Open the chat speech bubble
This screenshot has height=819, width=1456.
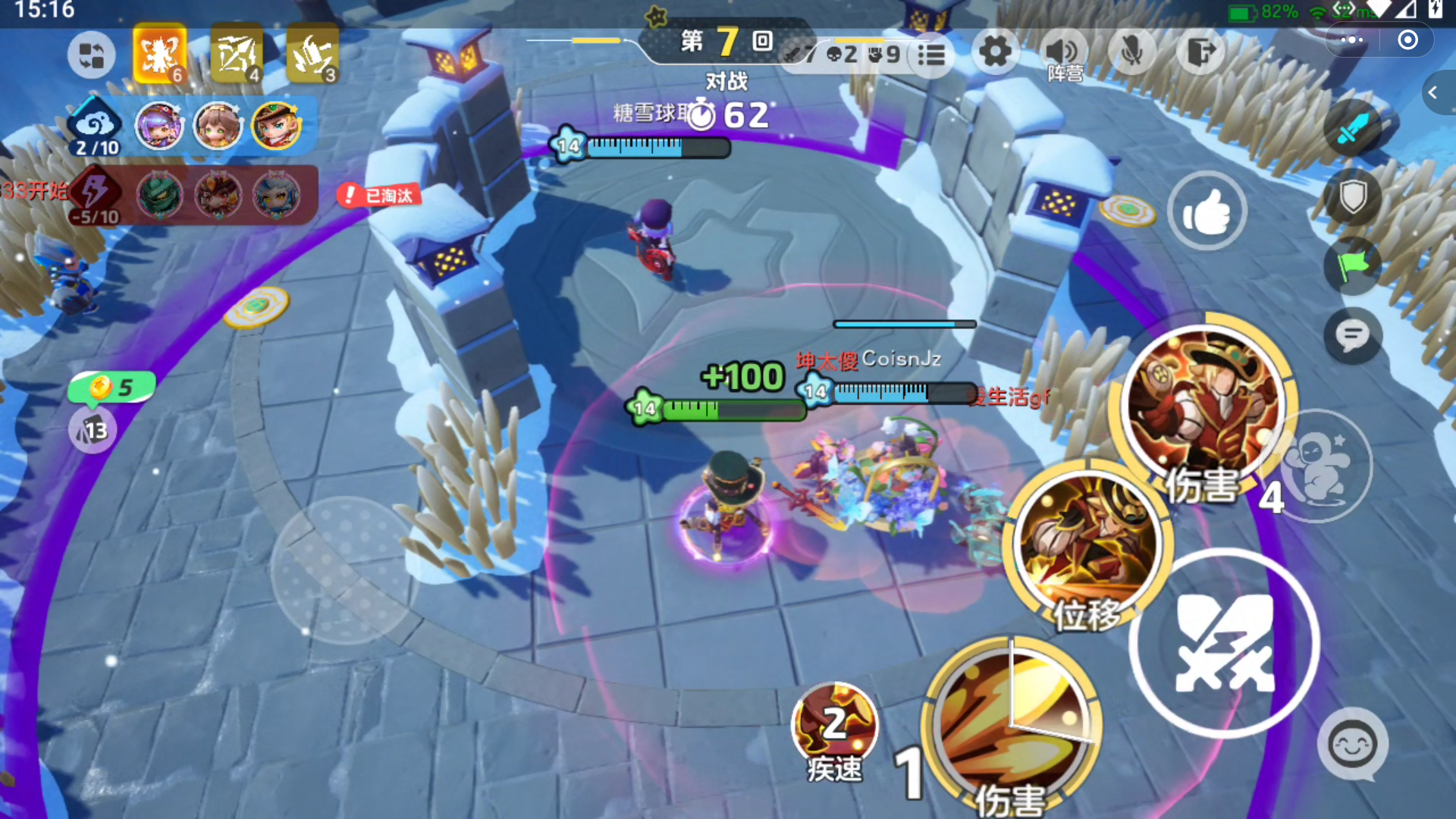[x=1352, y=336]
